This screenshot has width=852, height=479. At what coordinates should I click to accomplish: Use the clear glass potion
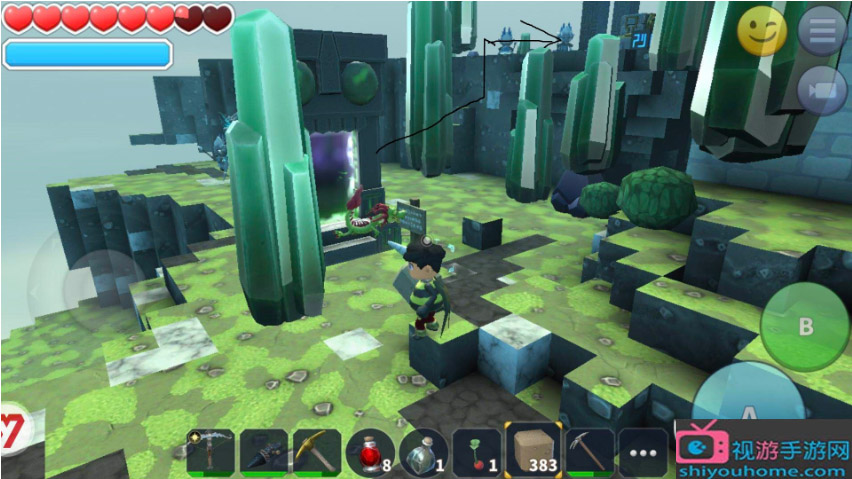424,453
